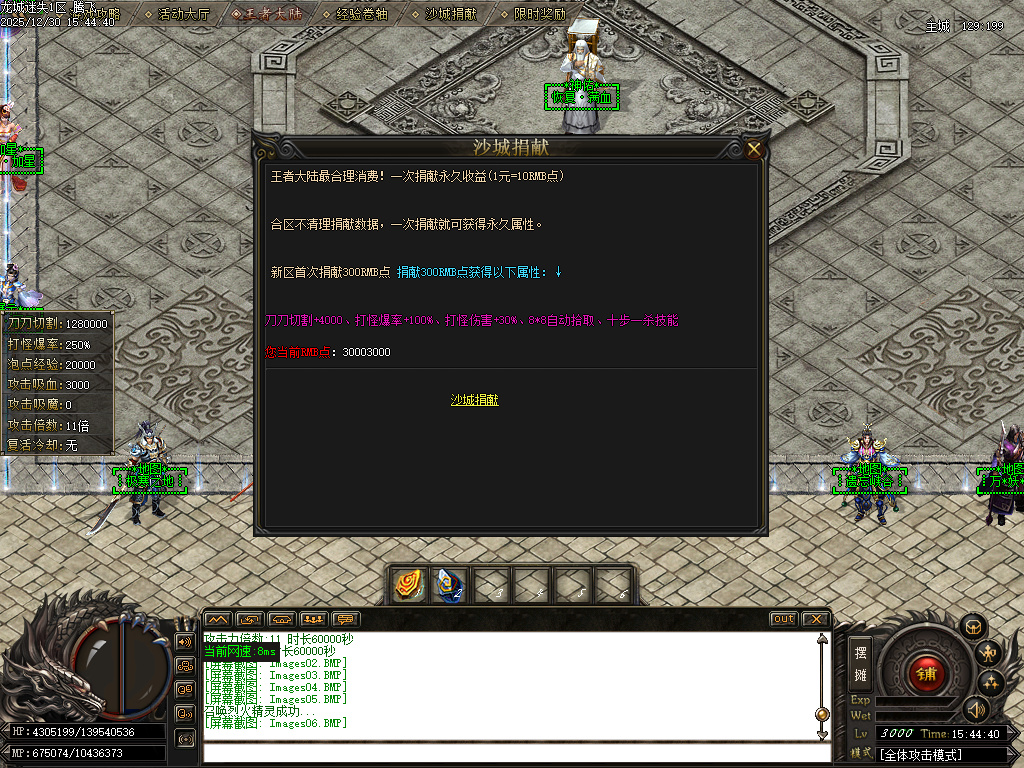Click the red 铺 shop button

coord(927,672)
